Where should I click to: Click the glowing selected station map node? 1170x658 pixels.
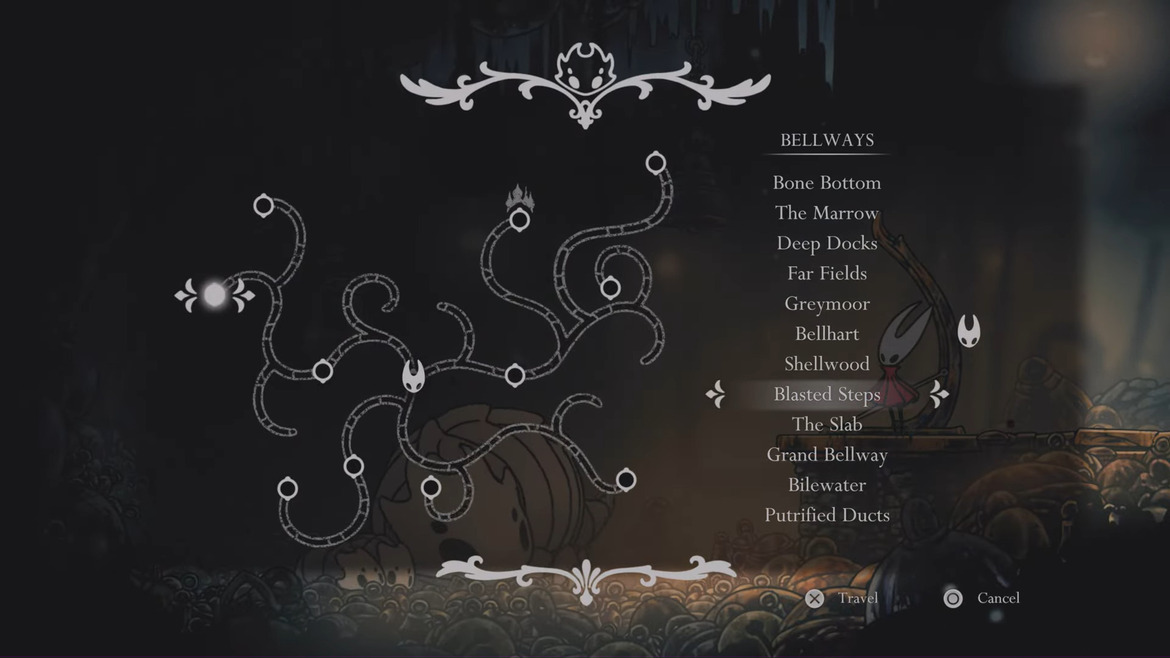click(215, 295)
